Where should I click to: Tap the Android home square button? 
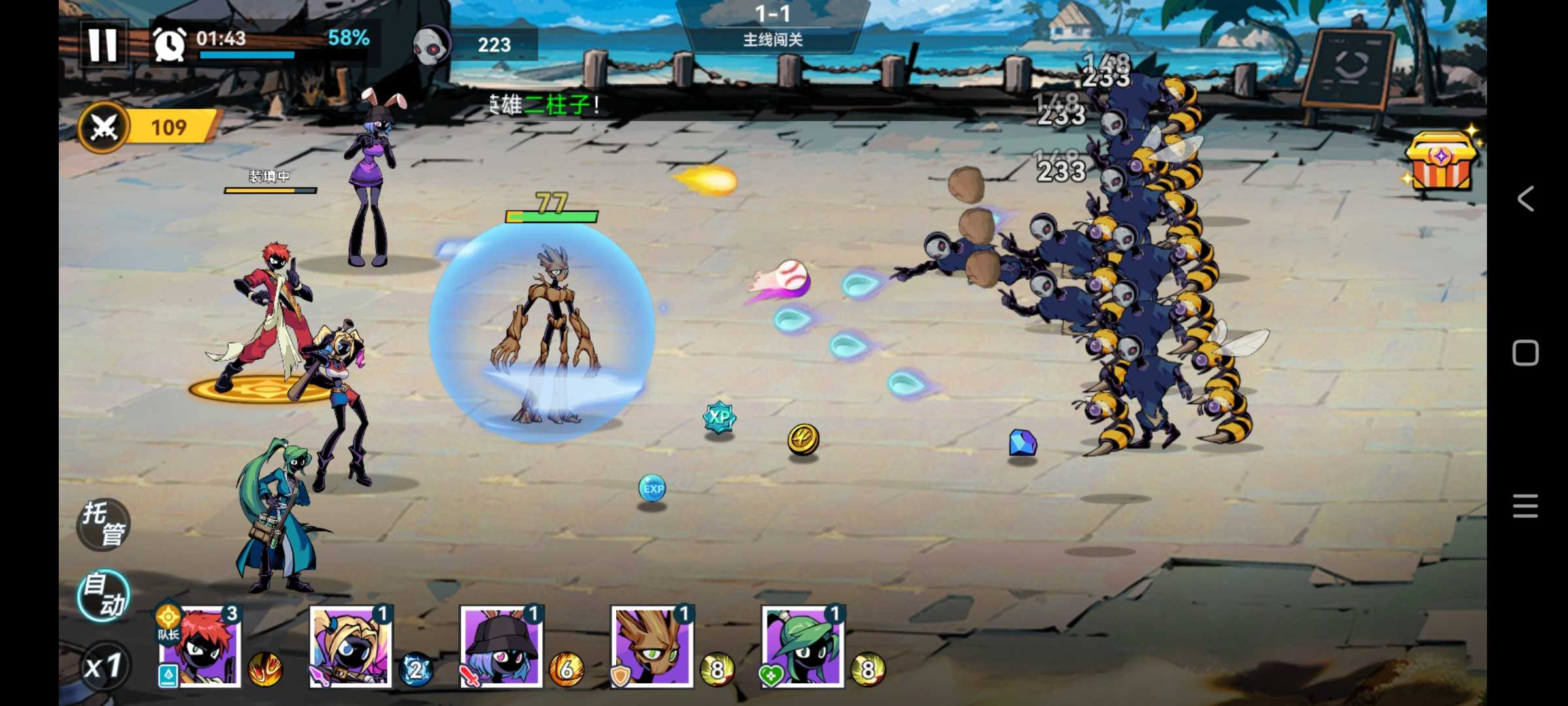(1526, 353)
